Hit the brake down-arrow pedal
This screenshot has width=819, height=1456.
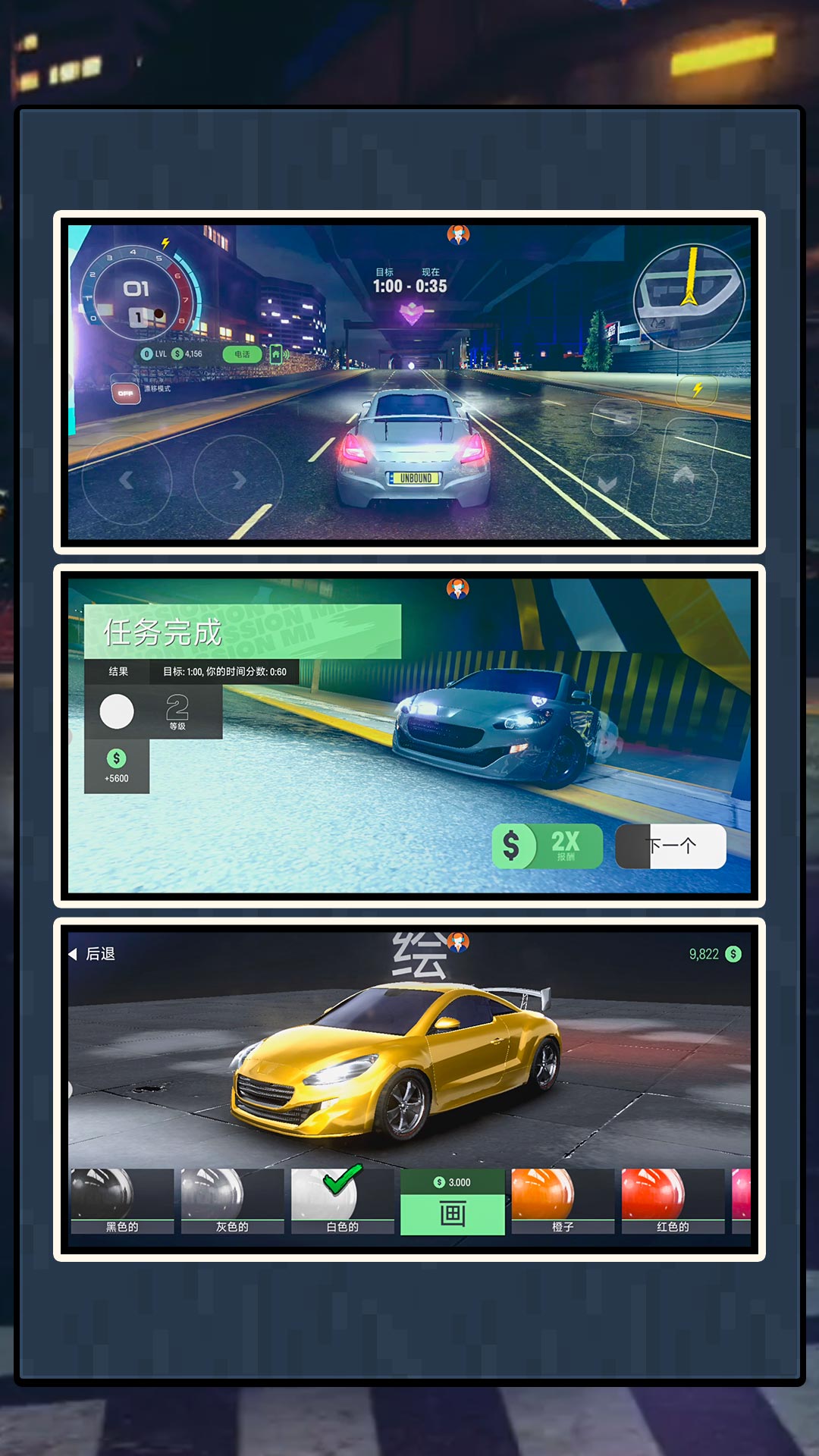tap(608, 485)
